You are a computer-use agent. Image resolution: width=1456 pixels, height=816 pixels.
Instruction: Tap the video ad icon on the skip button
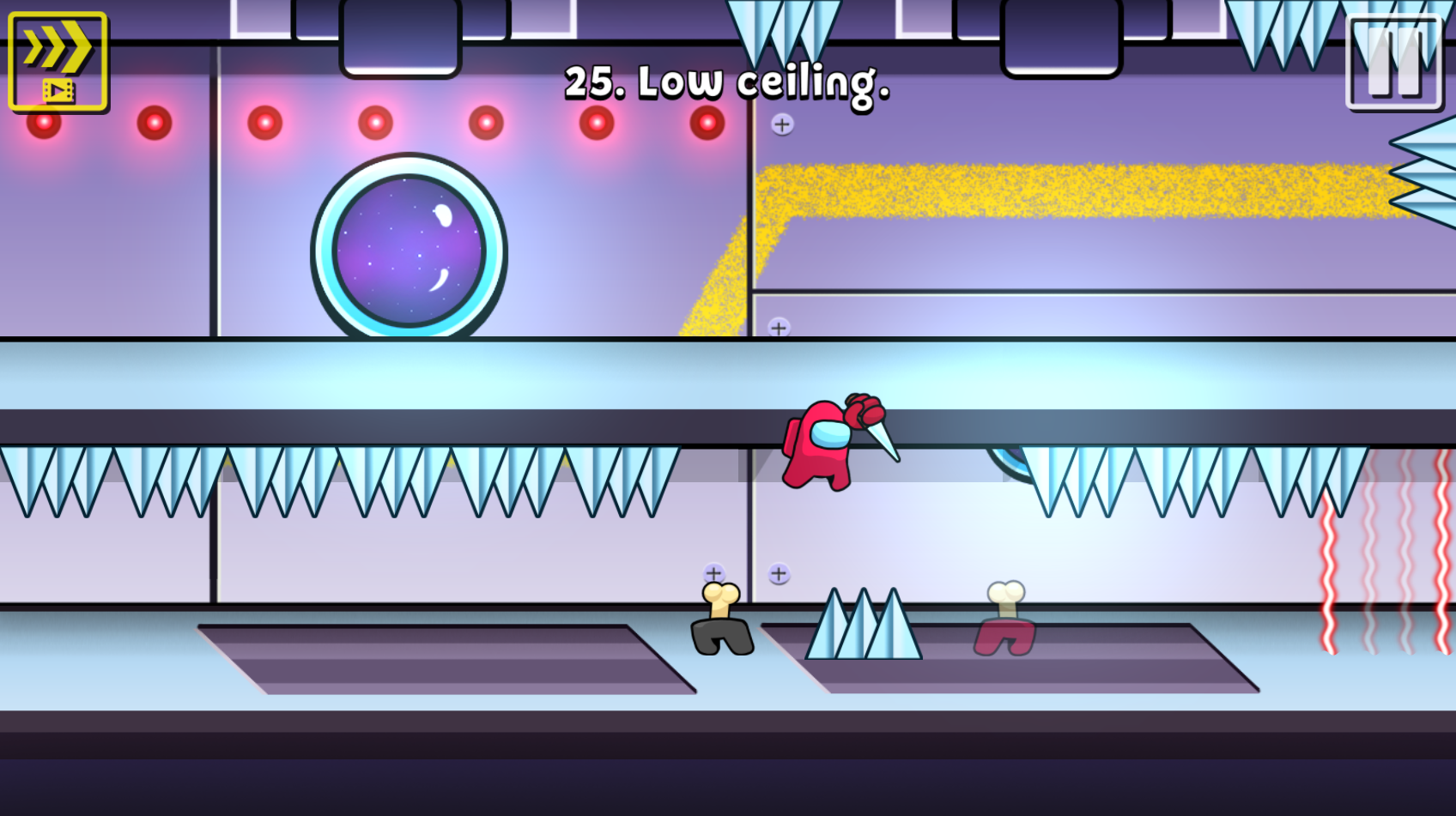point(57,88)
